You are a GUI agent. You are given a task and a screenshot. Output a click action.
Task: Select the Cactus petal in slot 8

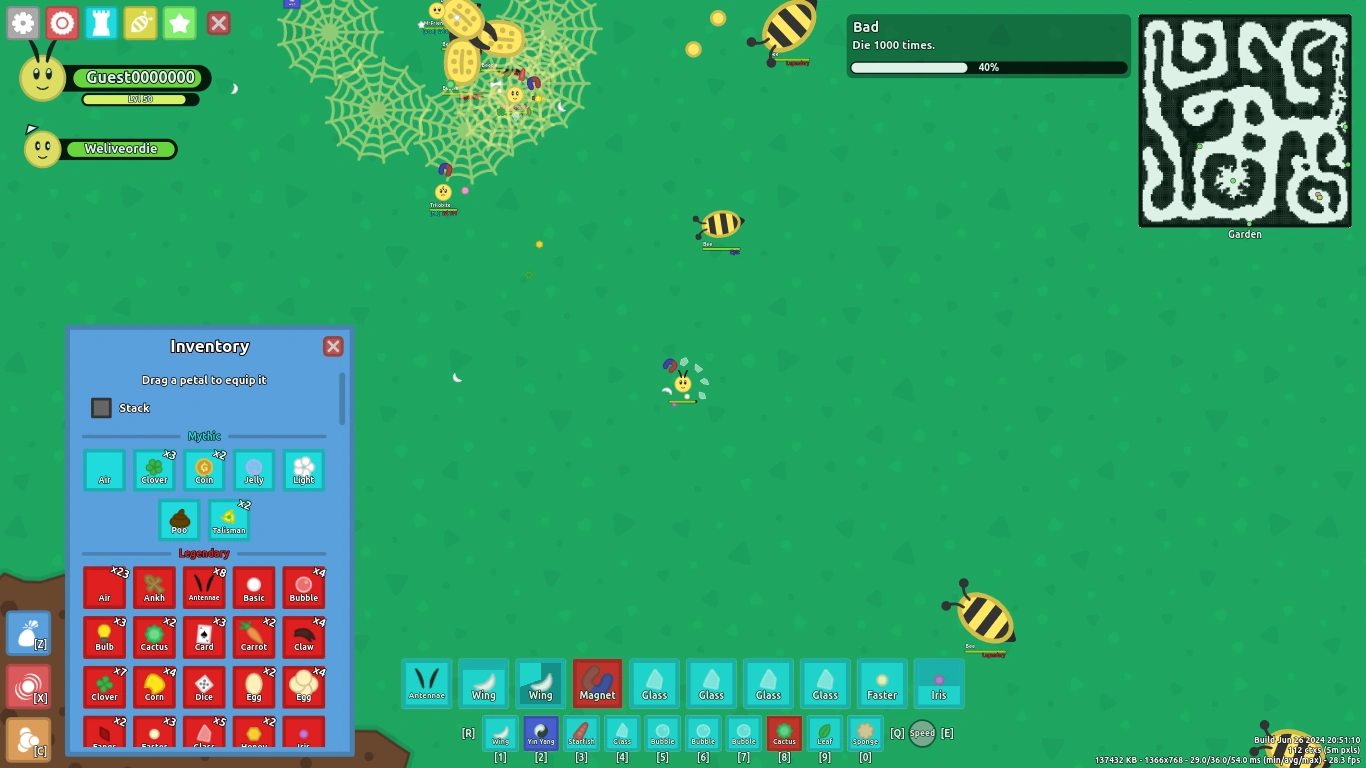[x=784, y=732]
